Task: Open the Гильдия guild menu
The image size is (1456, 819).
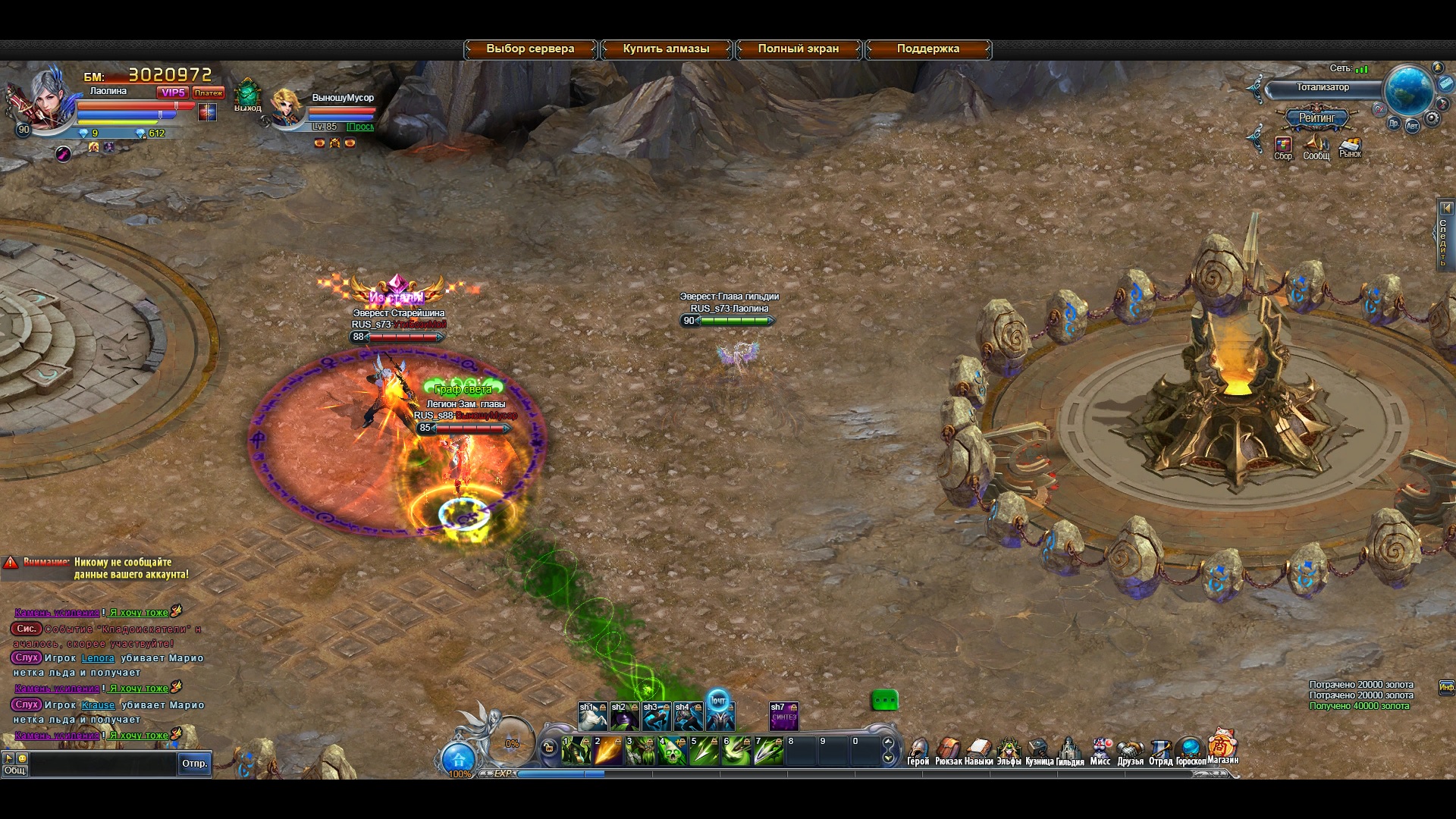Action: coord(1069,752)
